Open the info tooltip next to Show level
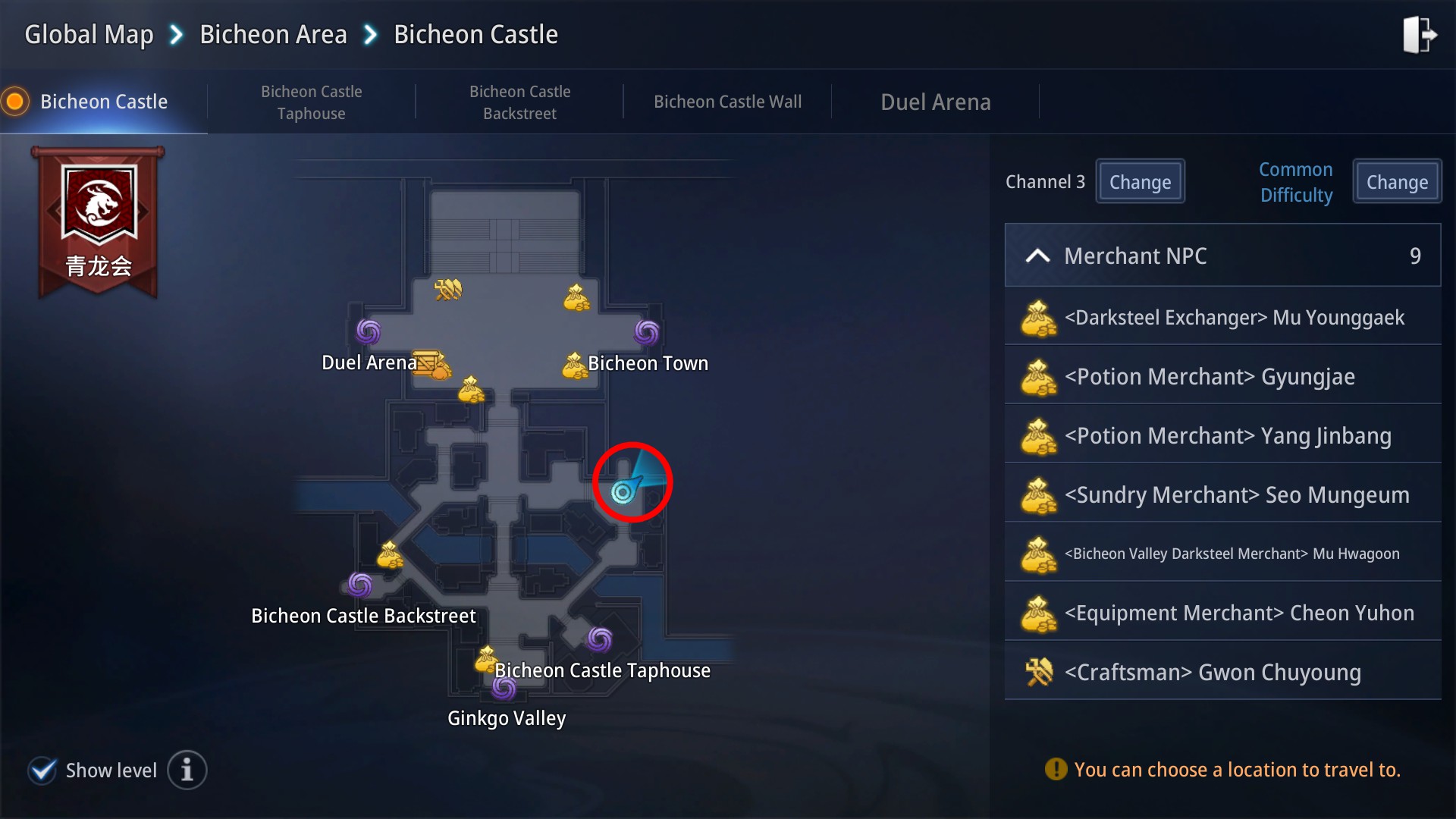 pyautogui.click(x=187, y=770)
